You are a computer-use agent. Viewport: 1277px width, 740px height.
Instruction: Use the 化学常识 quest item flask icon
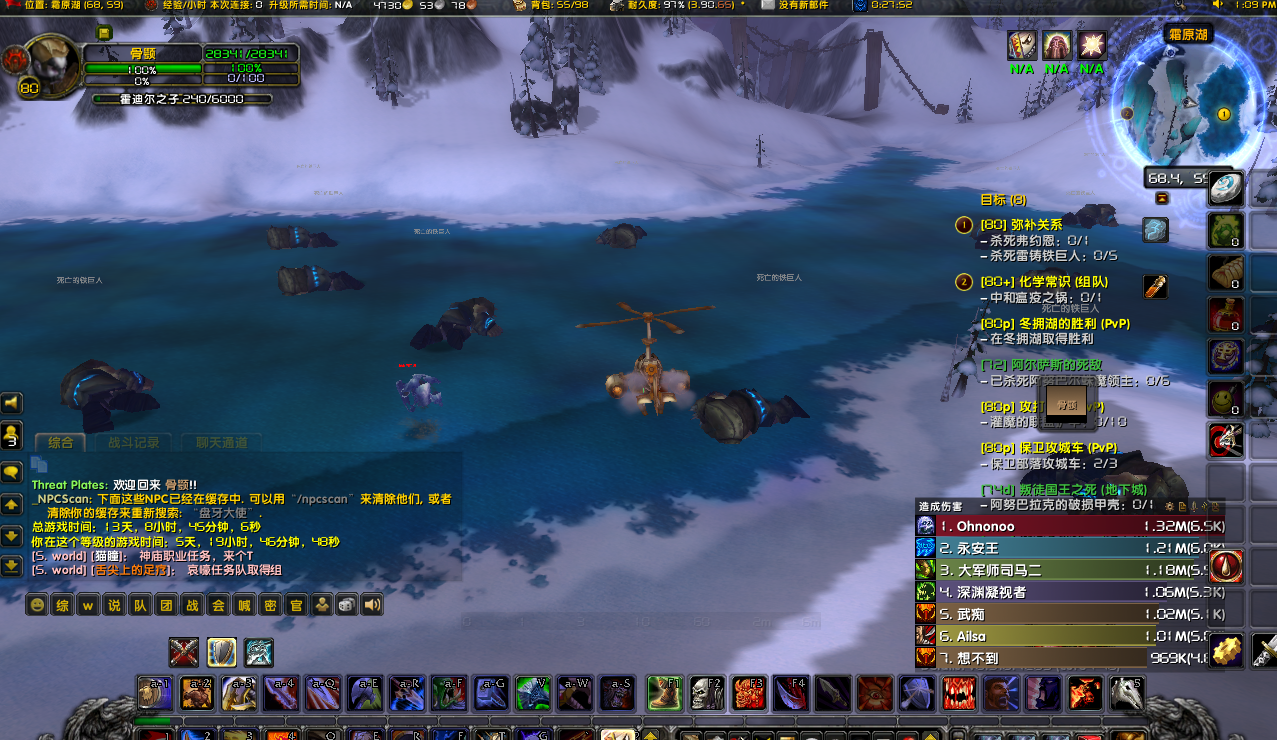pos(1155,287)
